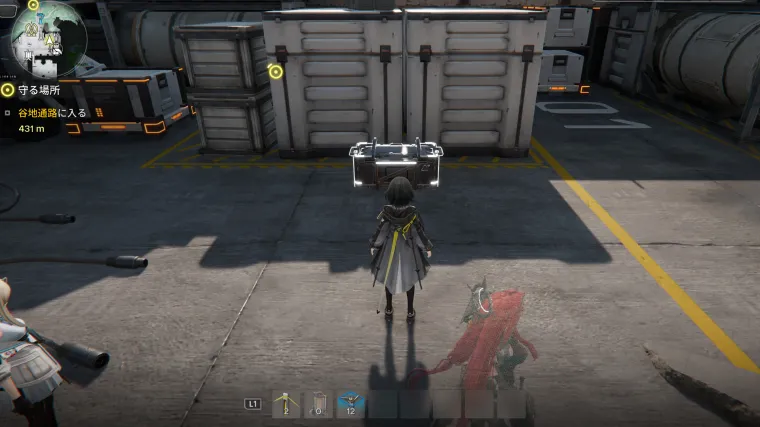Screen dimensions: 760x427
Task: Choose the hotbar item with count 0
Action: click(x=318, y=403)
